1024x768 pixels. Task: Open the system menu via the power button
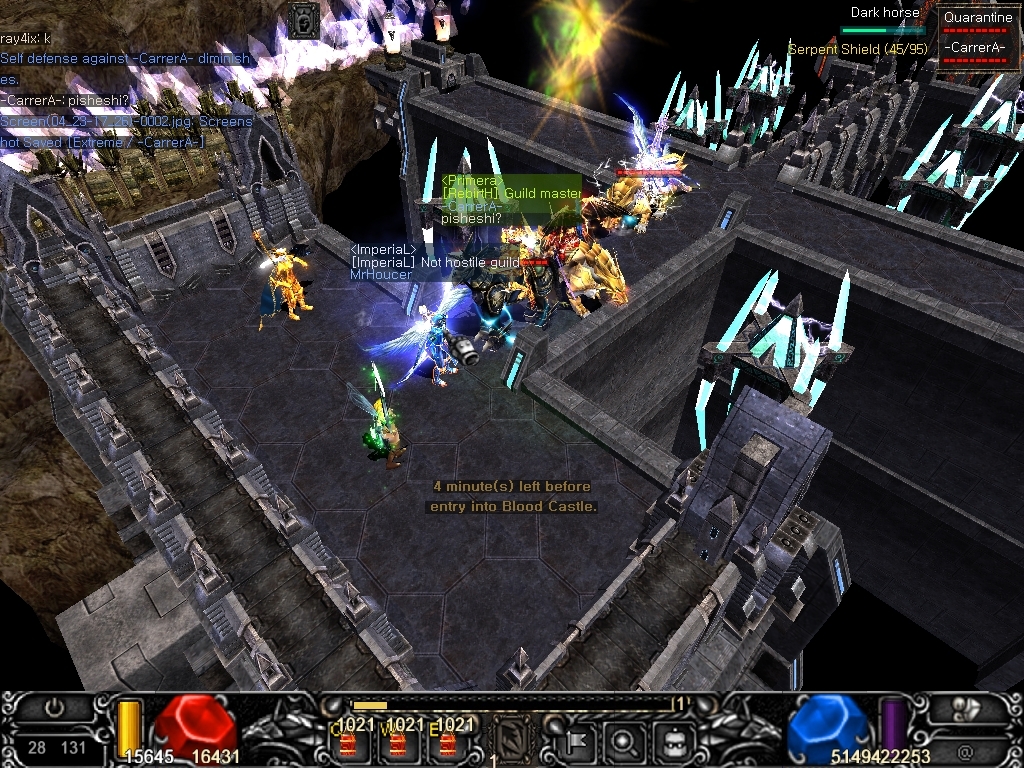coord(54,708)
